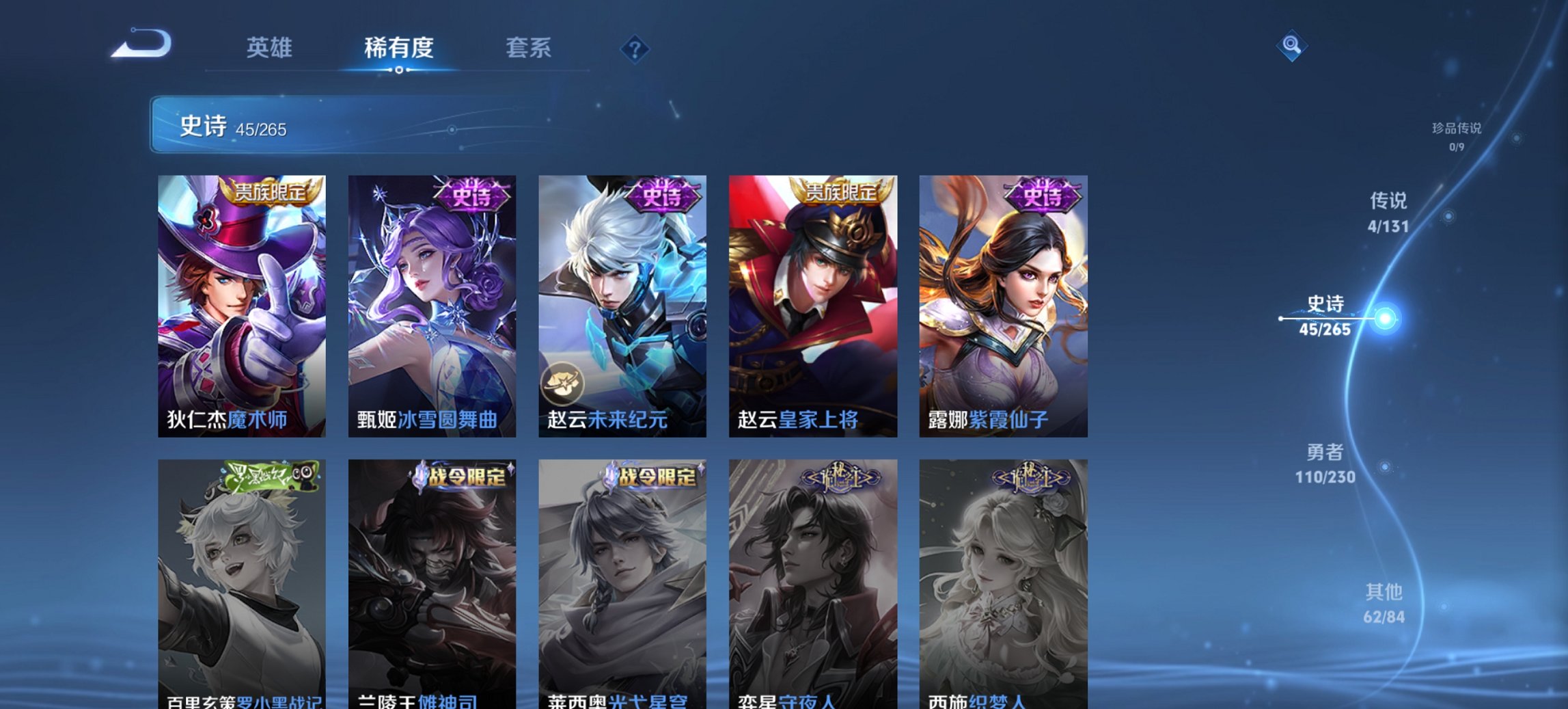
Task: Click the back arrow icon at top left
Action: tap(141, 44)
